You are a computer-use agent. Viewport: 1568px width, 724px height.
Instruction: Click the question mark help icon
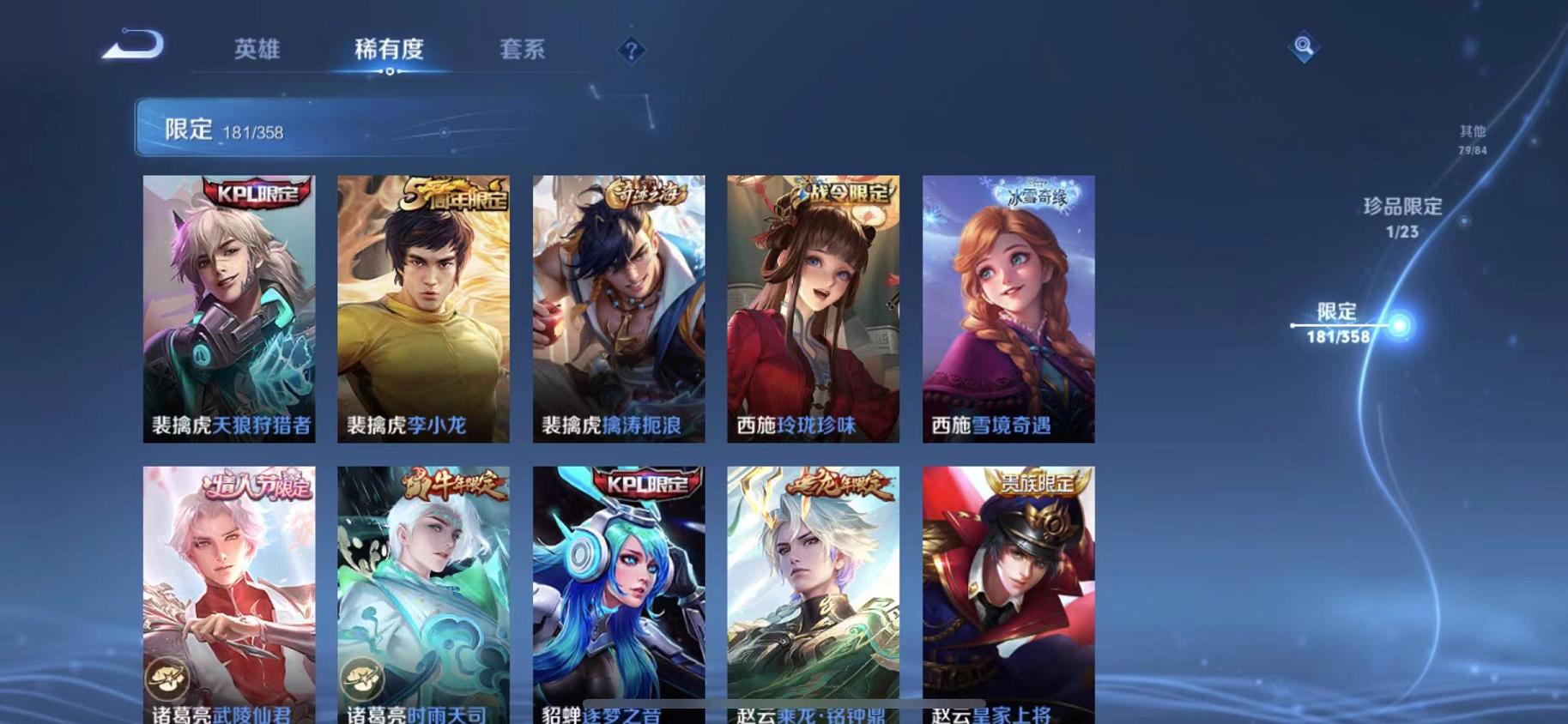click(x=632, y=51)
